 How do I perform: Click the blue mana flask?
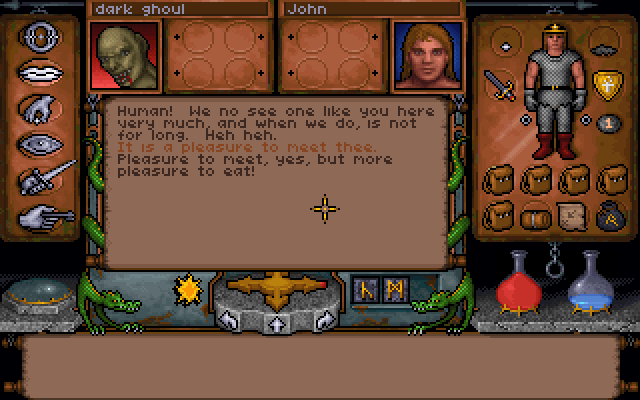pos(590,283)
